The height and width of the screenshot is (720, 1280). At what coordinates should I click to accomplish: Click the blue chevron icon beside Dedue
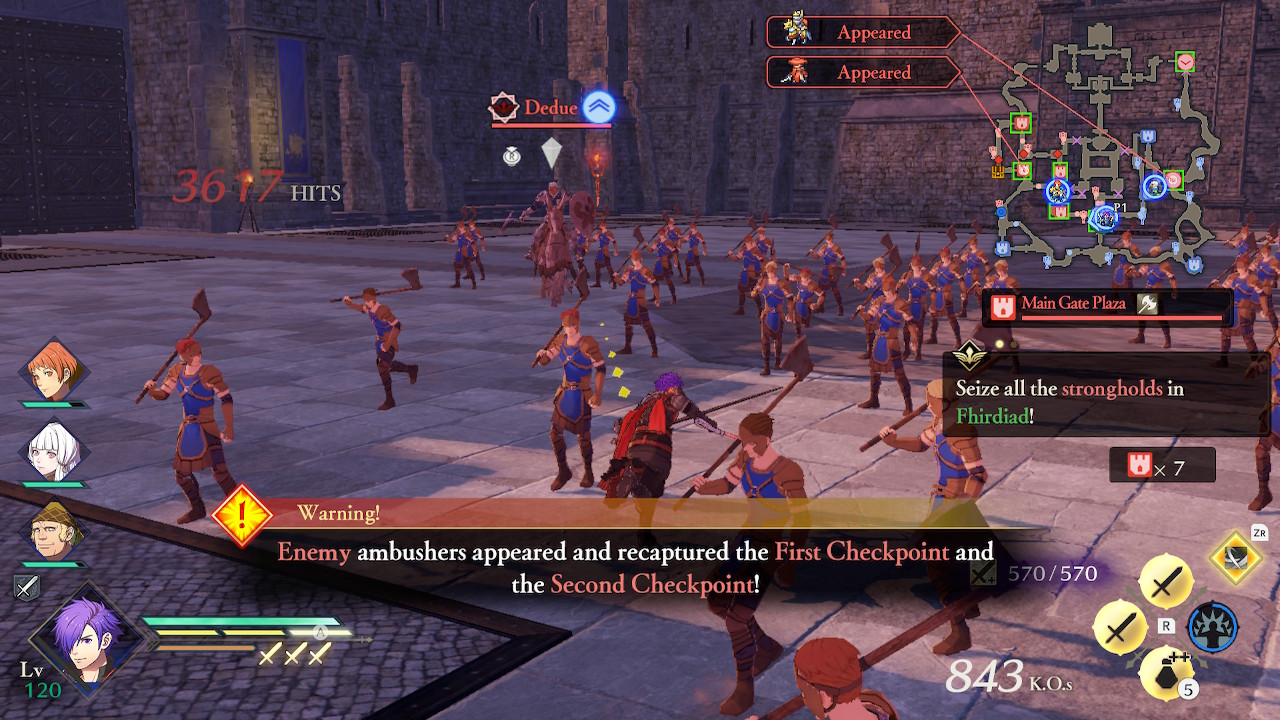pyautogui.click(x=599, y=107)
